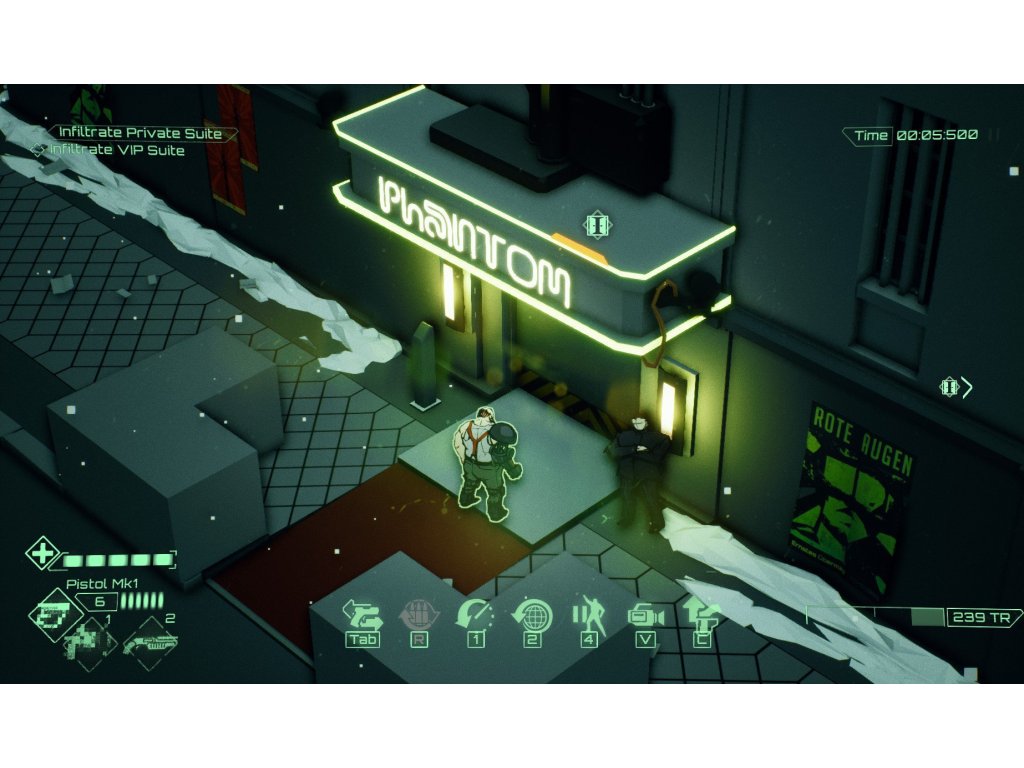Activate the upward arrows ability icon
The width and height of the screenshot is (1024, 768).
click(700, 613)
